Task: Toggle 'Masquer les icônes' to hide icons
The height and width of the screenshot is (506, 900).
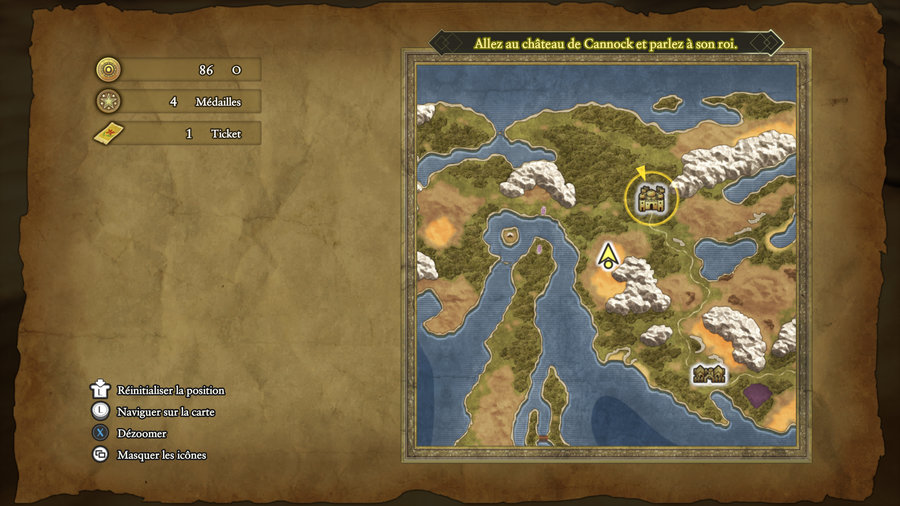Action: coord(161,455)
